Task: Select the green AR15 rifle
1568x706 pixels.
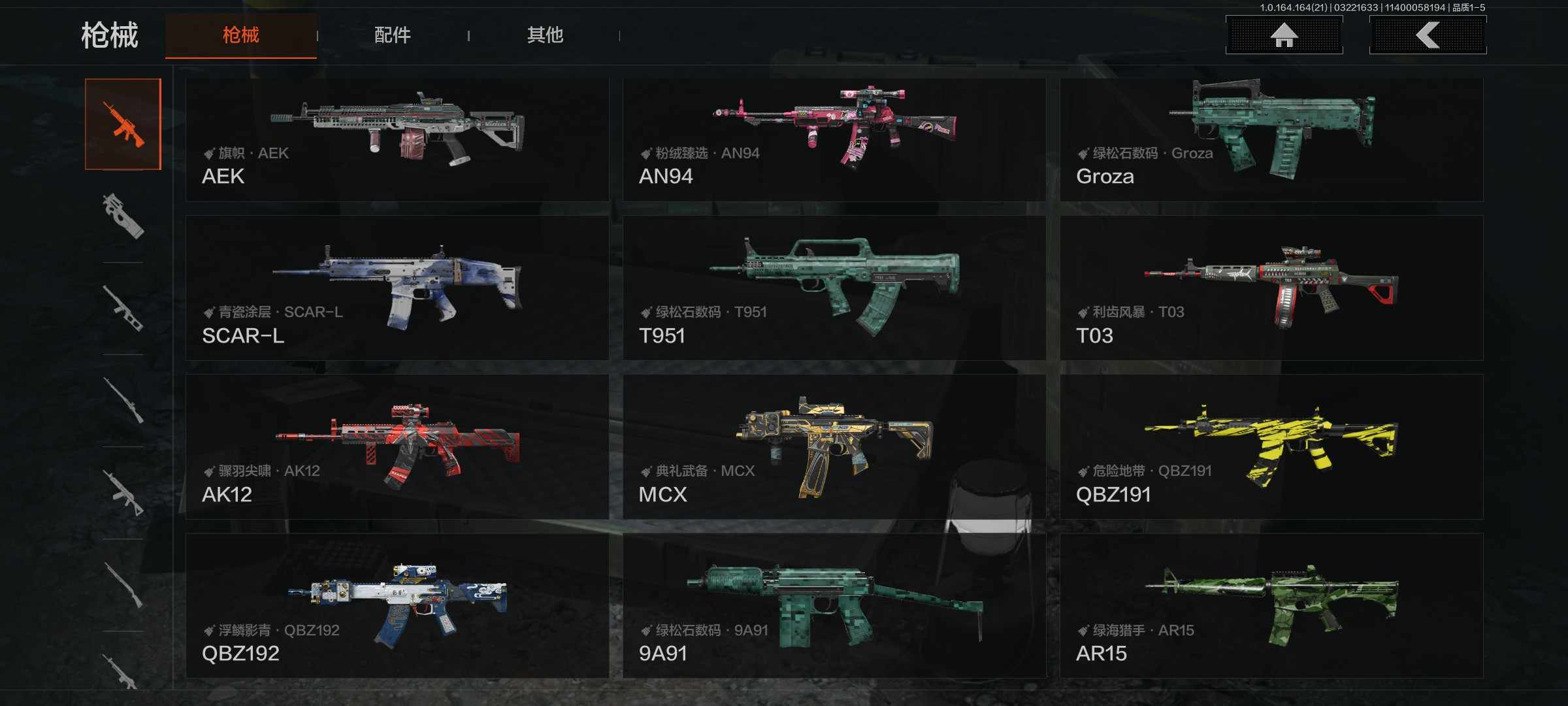Action: 1271,605
